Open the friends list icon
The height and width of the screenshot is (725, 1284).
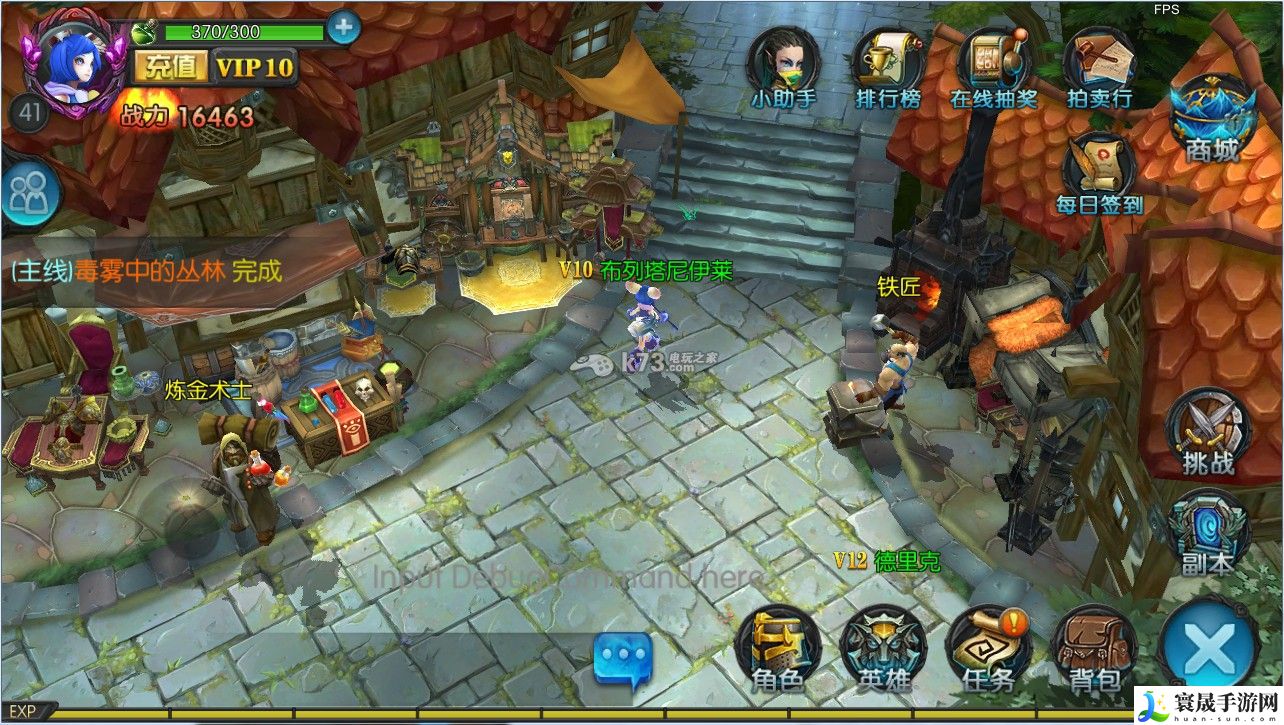pos(29,194)
